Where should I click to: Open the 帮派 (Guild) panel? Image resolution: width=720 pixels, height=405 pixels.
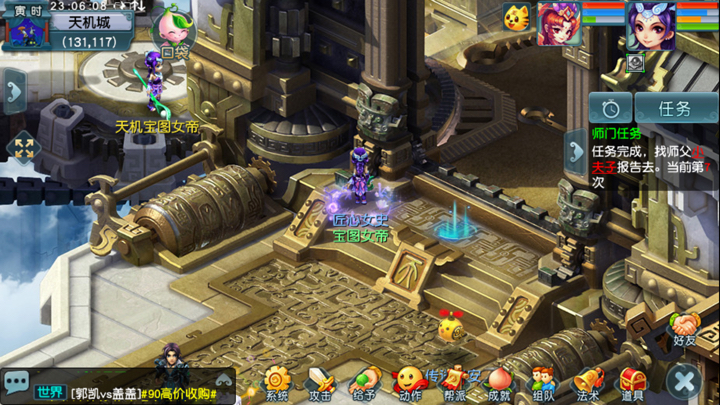tap(455, 382)
